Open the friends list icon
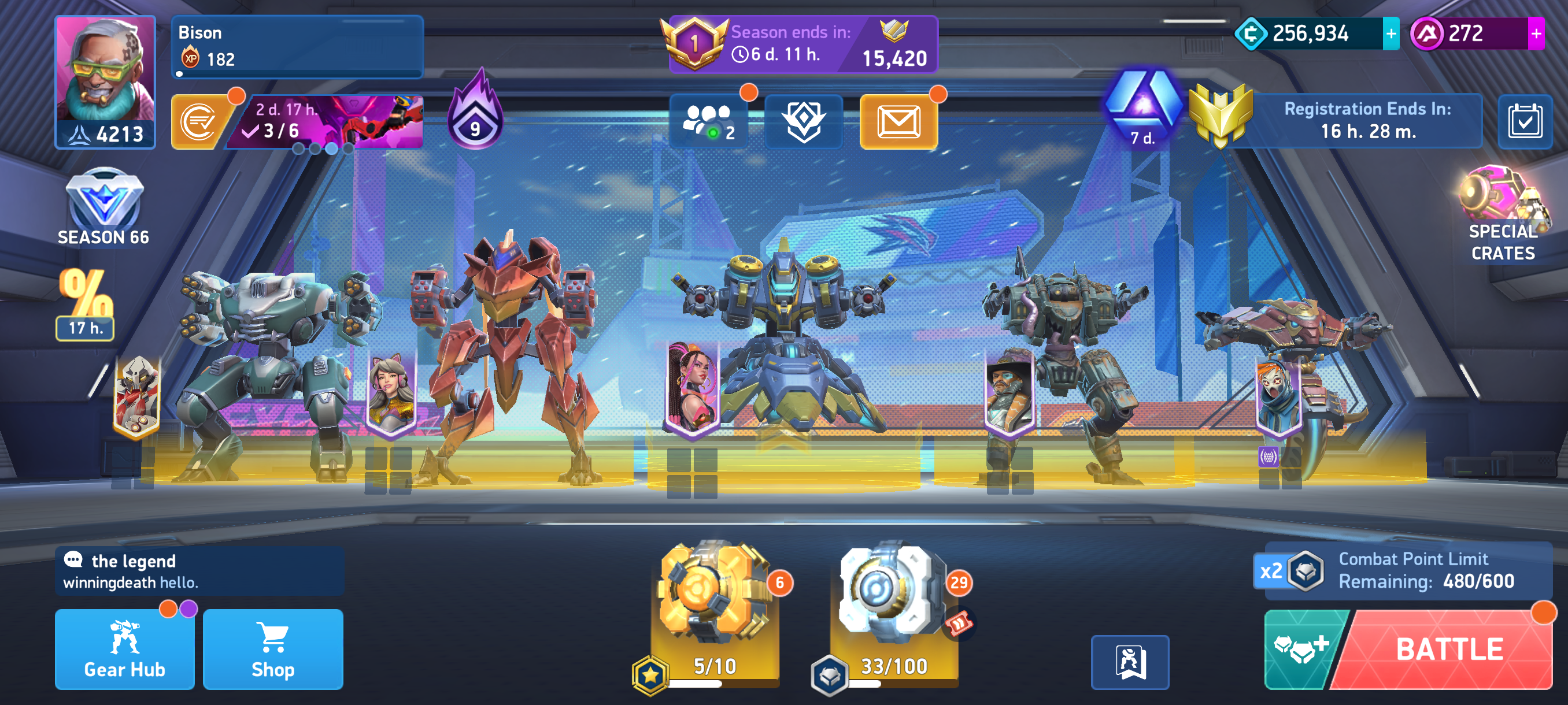This screenshot has height=705, width=1568. (708, 121)
